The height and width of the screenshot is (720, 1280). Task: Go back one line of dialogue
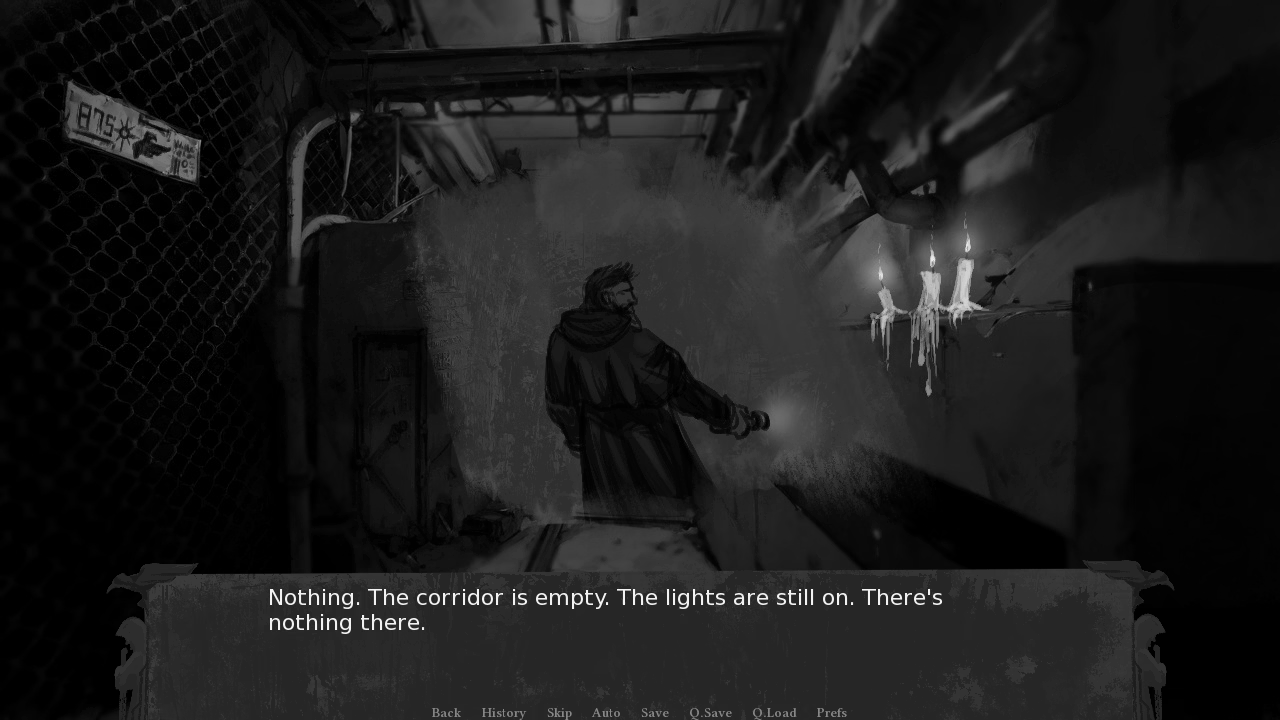coord(446,712)
